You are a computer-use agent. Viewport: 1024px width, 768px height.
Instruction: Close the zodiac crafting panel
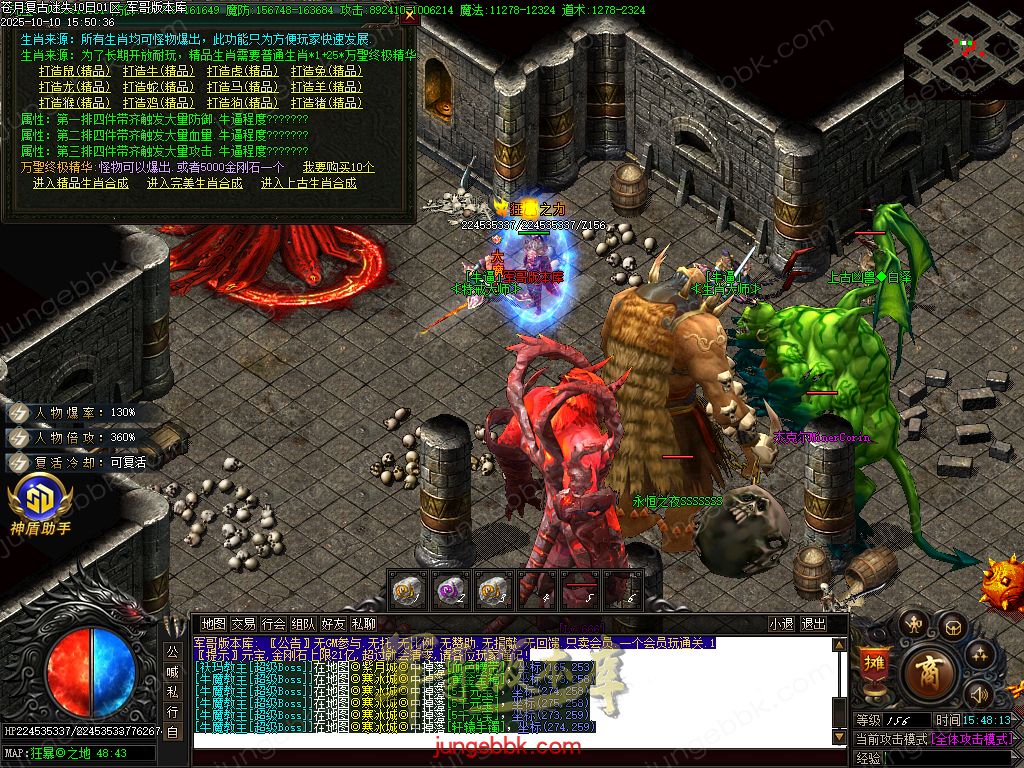point(409,17)
